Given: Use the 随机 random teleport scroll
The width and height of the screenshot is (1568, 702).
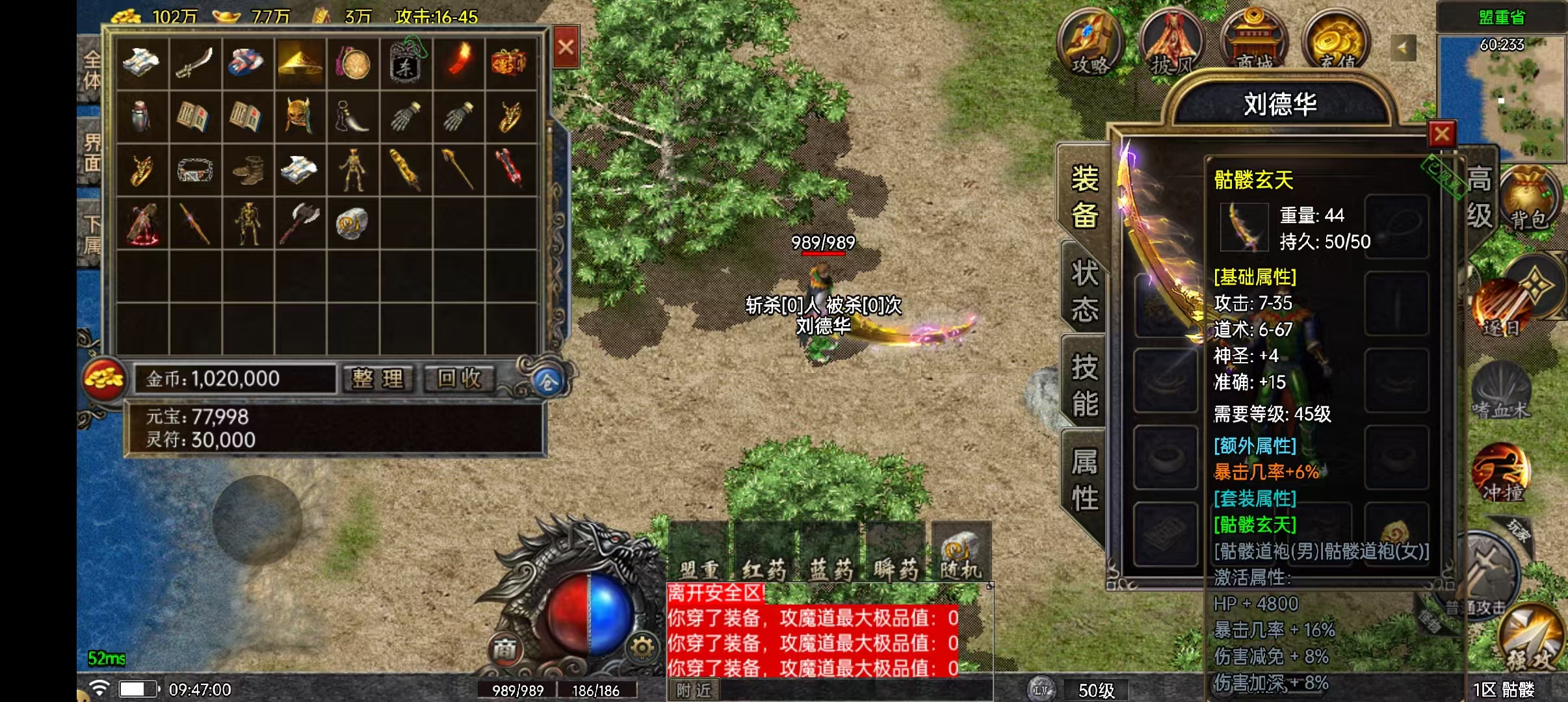Looking at the screenshot, I should [x=961, y=551].
